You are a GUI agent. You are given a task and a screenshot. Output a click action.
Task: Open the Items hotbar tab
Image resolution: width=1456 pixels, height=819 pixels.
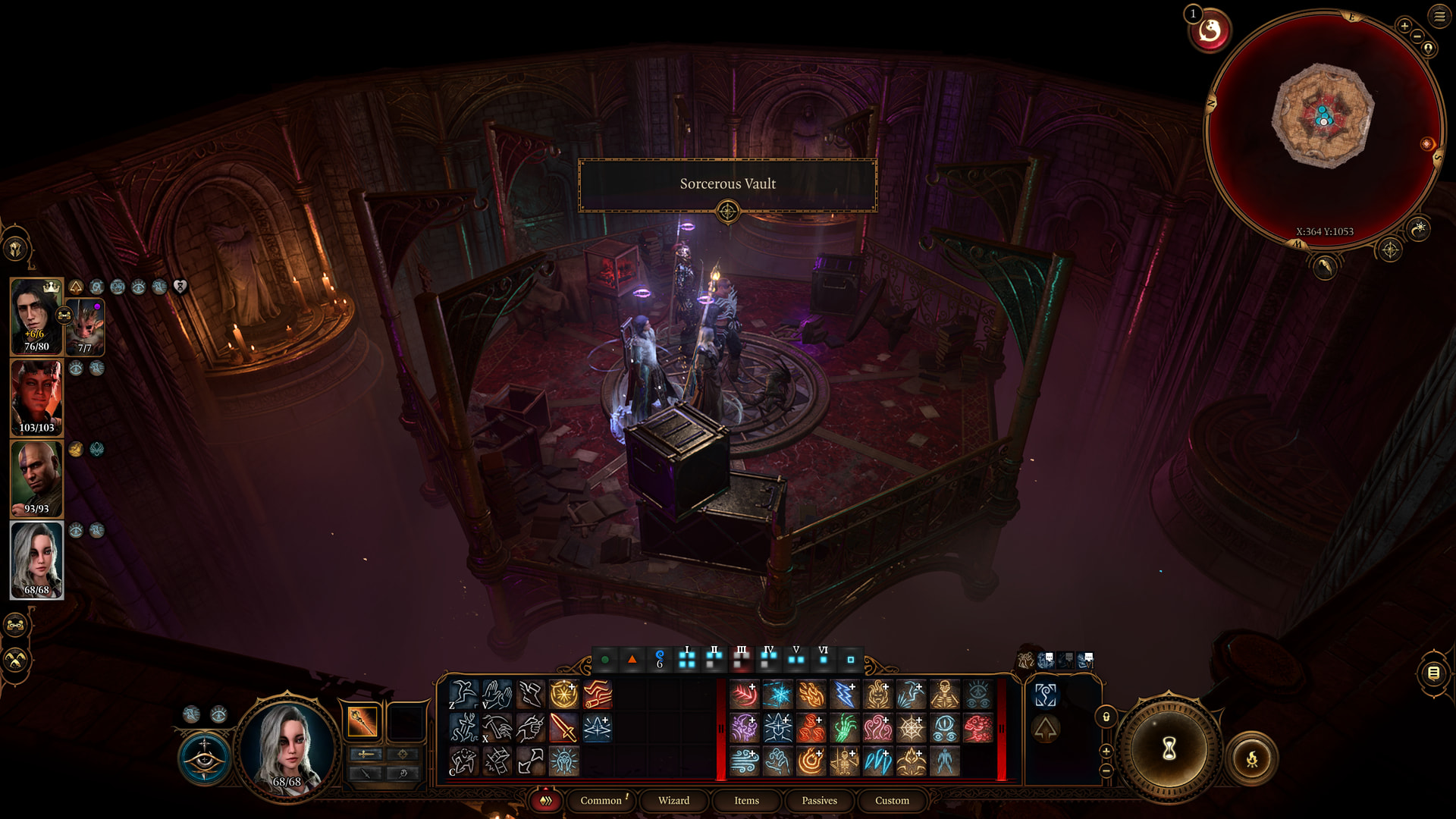coord(746,800)
